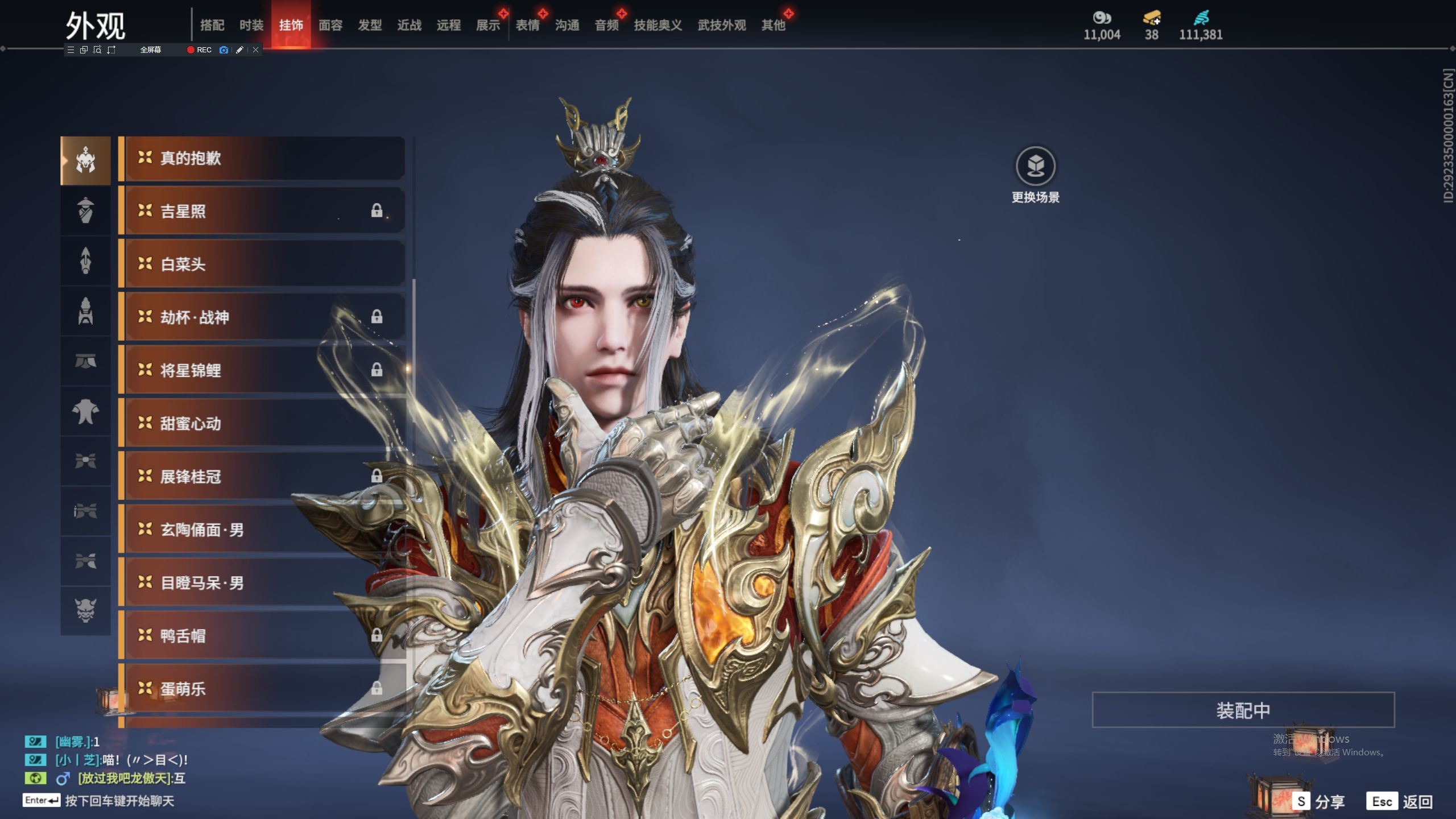This screenshot has height=819, width=1456.
Task: Go to the 技能奥义 tab
Action: [x=657, y=25]
